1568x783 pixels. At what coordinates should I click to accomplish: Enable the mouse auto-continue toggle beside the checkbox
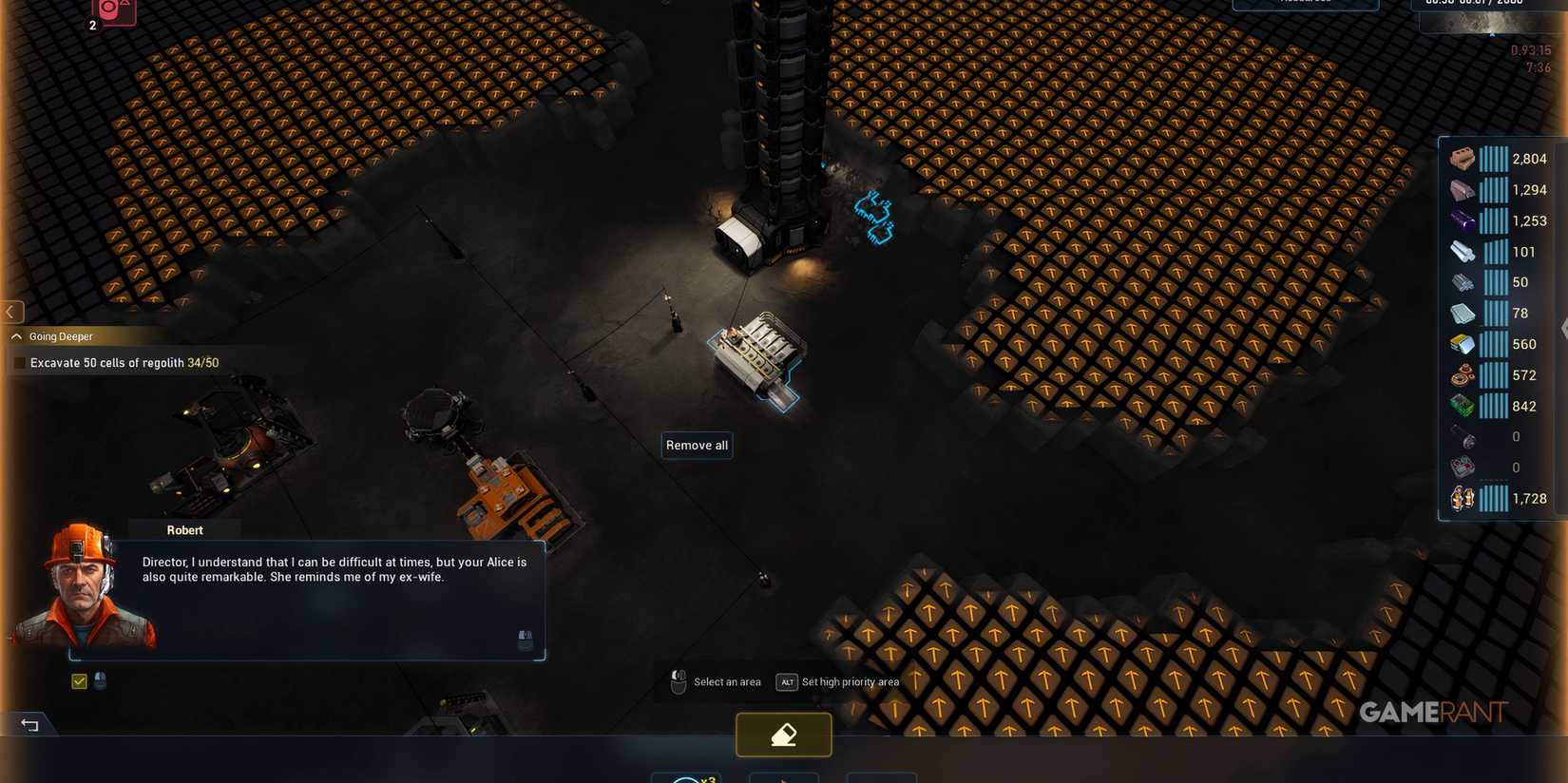[x=99, y=680]
